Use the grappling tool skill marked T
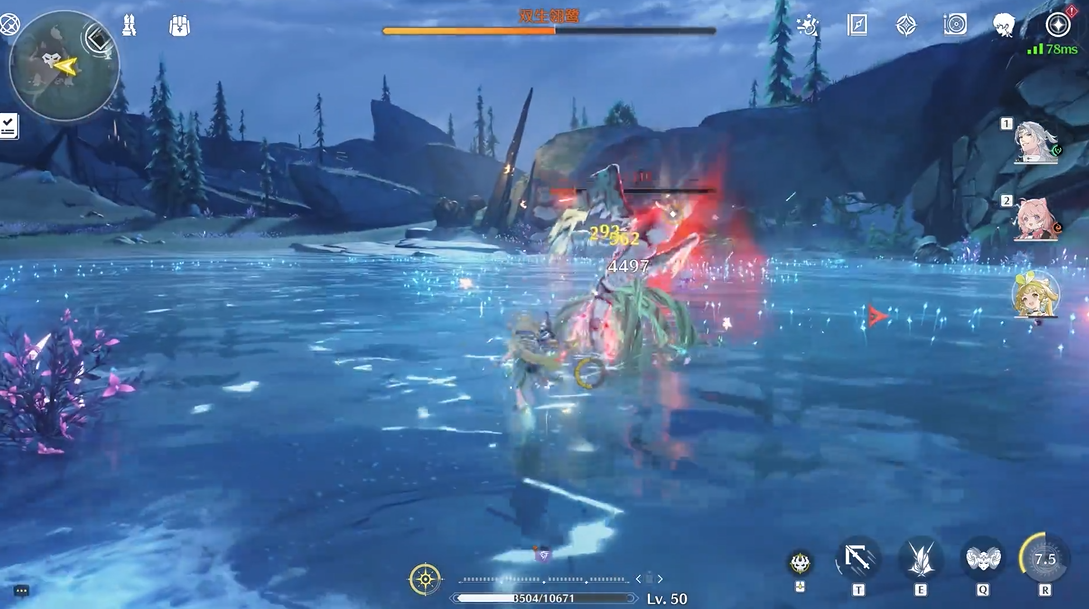The width and height of the screenshot is (1089, 609). [858, 559]
